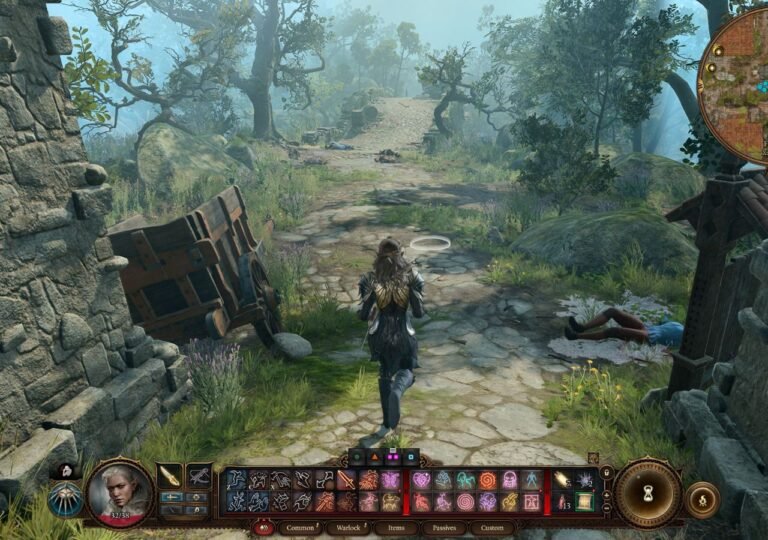Select the melee dagger weapon slot
This screenshot has height=540, width=768.
coord(170,476)
